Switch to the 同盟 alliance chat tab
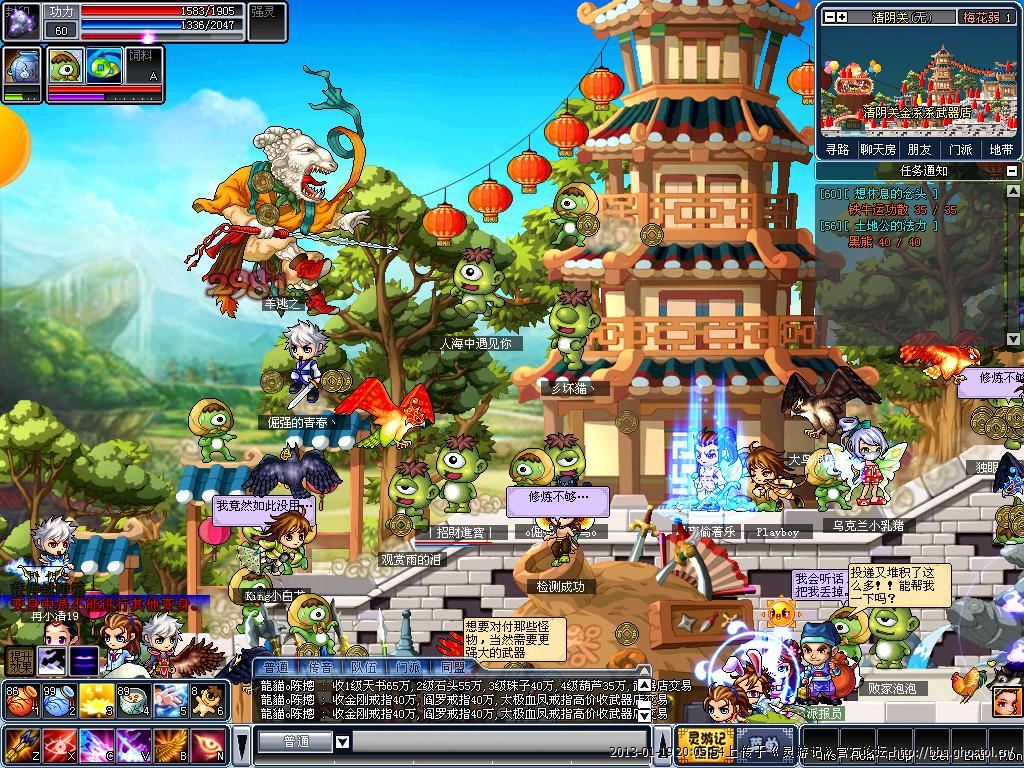This screenshot has width=1024, height=768. (452, 667)
